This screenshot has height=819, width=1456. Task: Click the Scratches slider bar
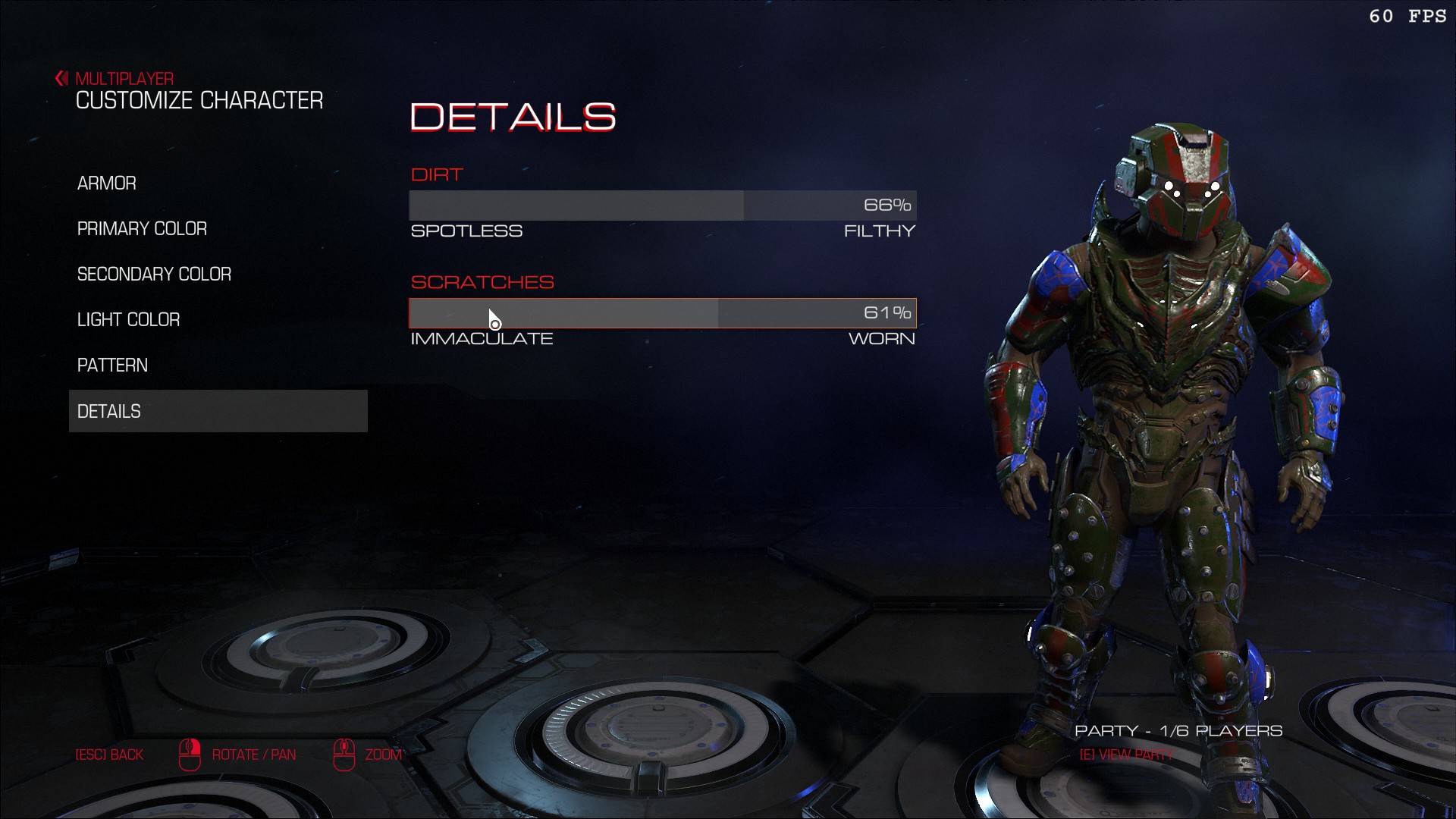click(662, 313)
